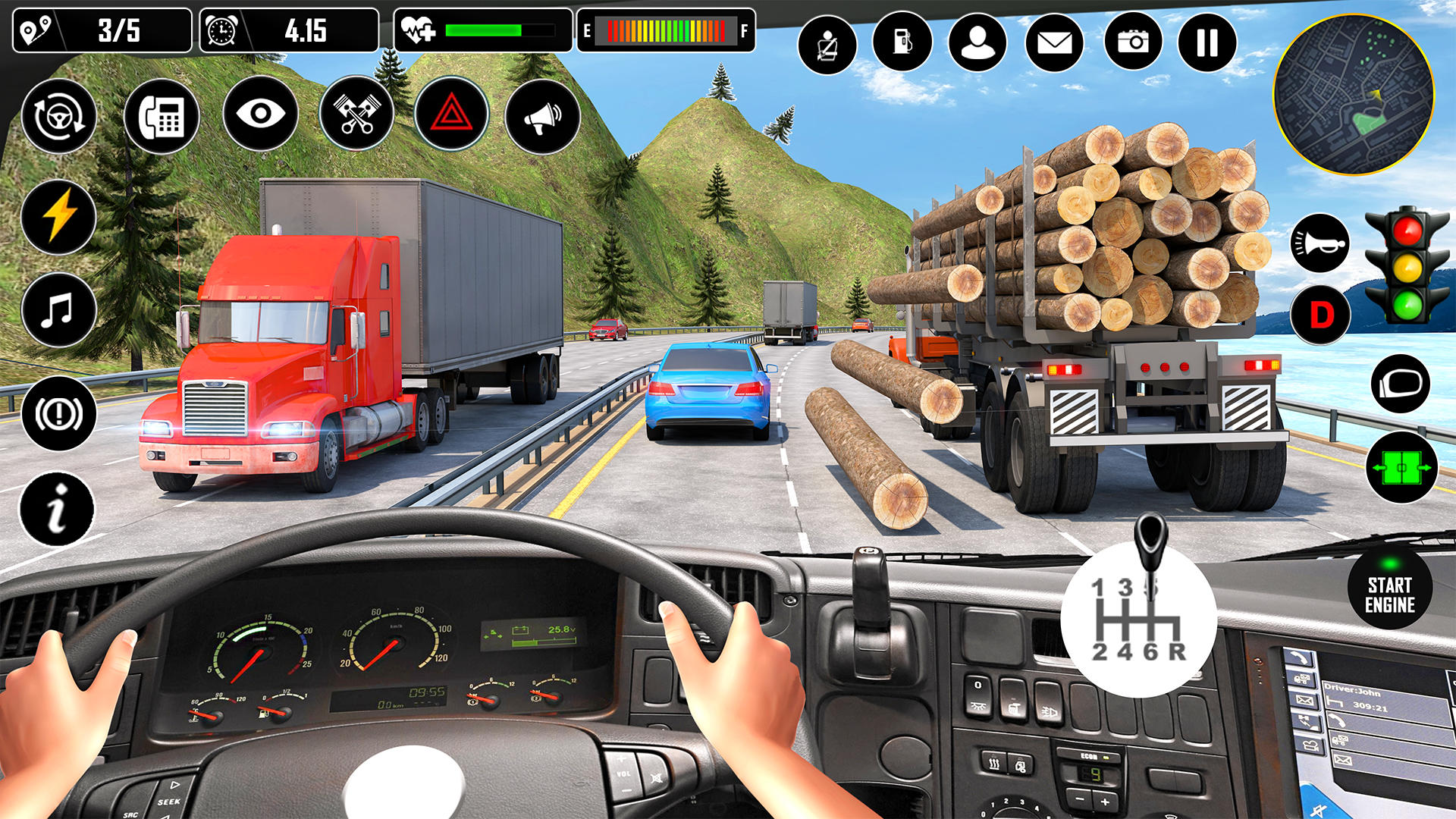
Task: Open the telephone icon
Action: pyautogui.click(x=162, y=117)
